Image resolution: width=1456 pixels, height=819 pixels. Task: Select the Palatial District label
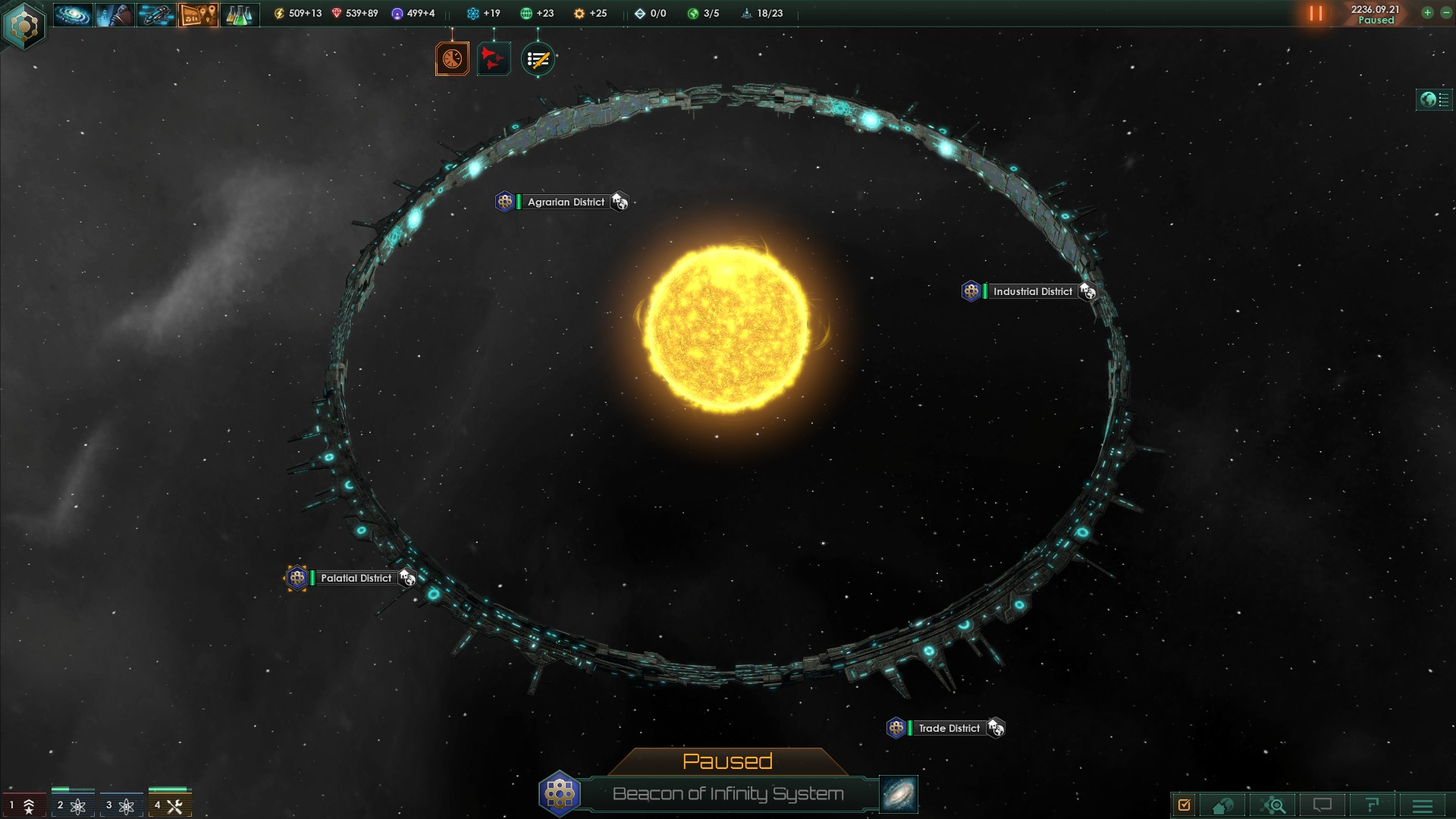(356, 578)
